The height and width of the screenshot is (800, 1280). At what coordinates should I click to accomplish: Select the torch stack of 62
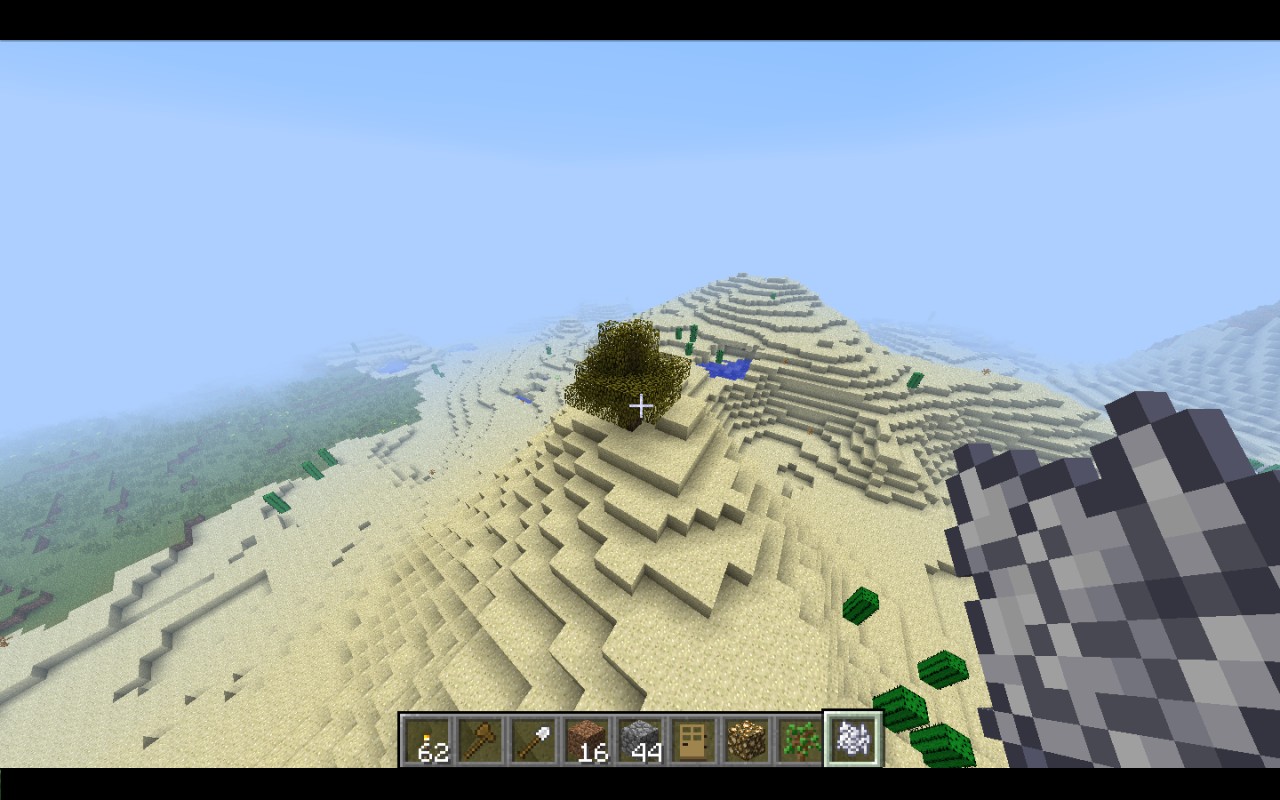click(x=427, y=741)
